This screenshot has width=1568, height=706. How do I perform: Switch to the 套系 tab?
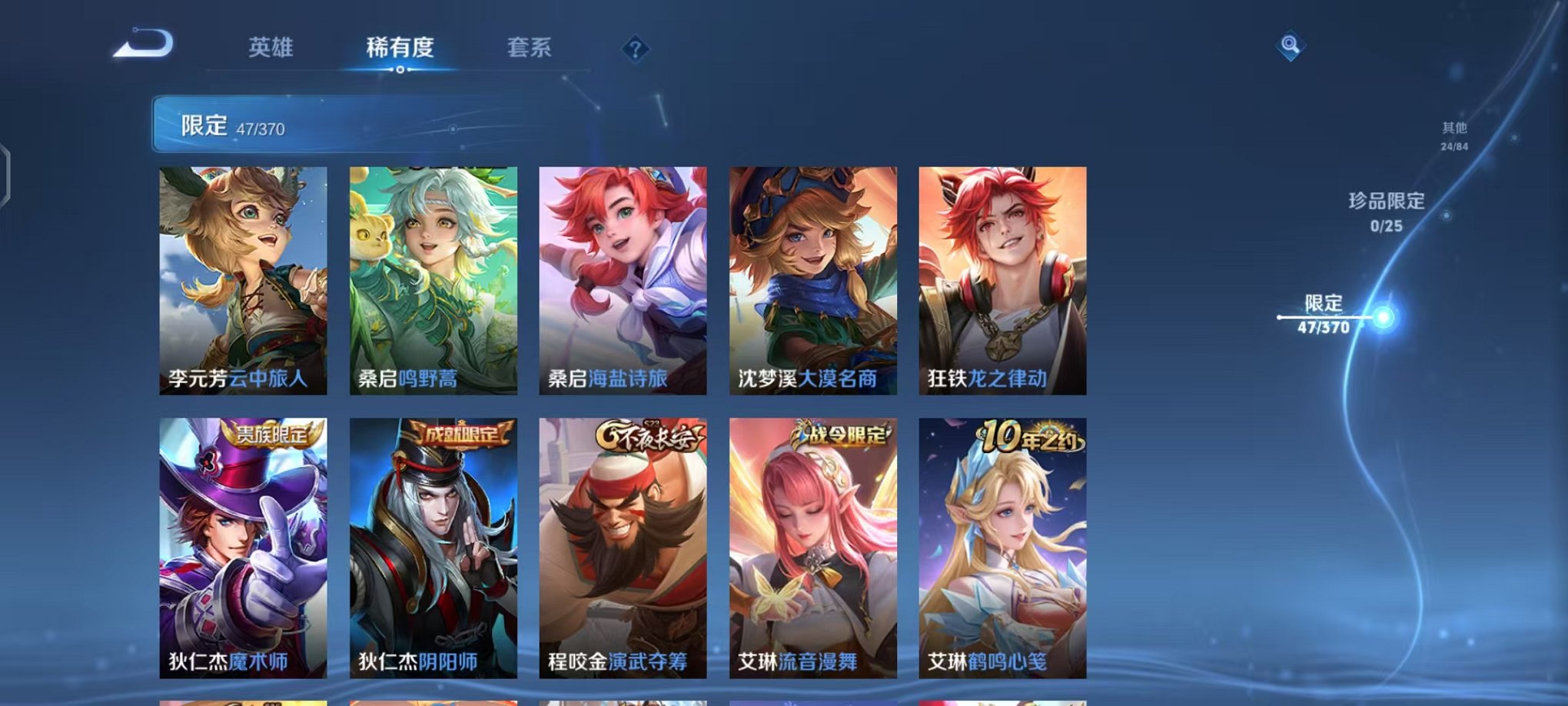click(x=527, y=48)
